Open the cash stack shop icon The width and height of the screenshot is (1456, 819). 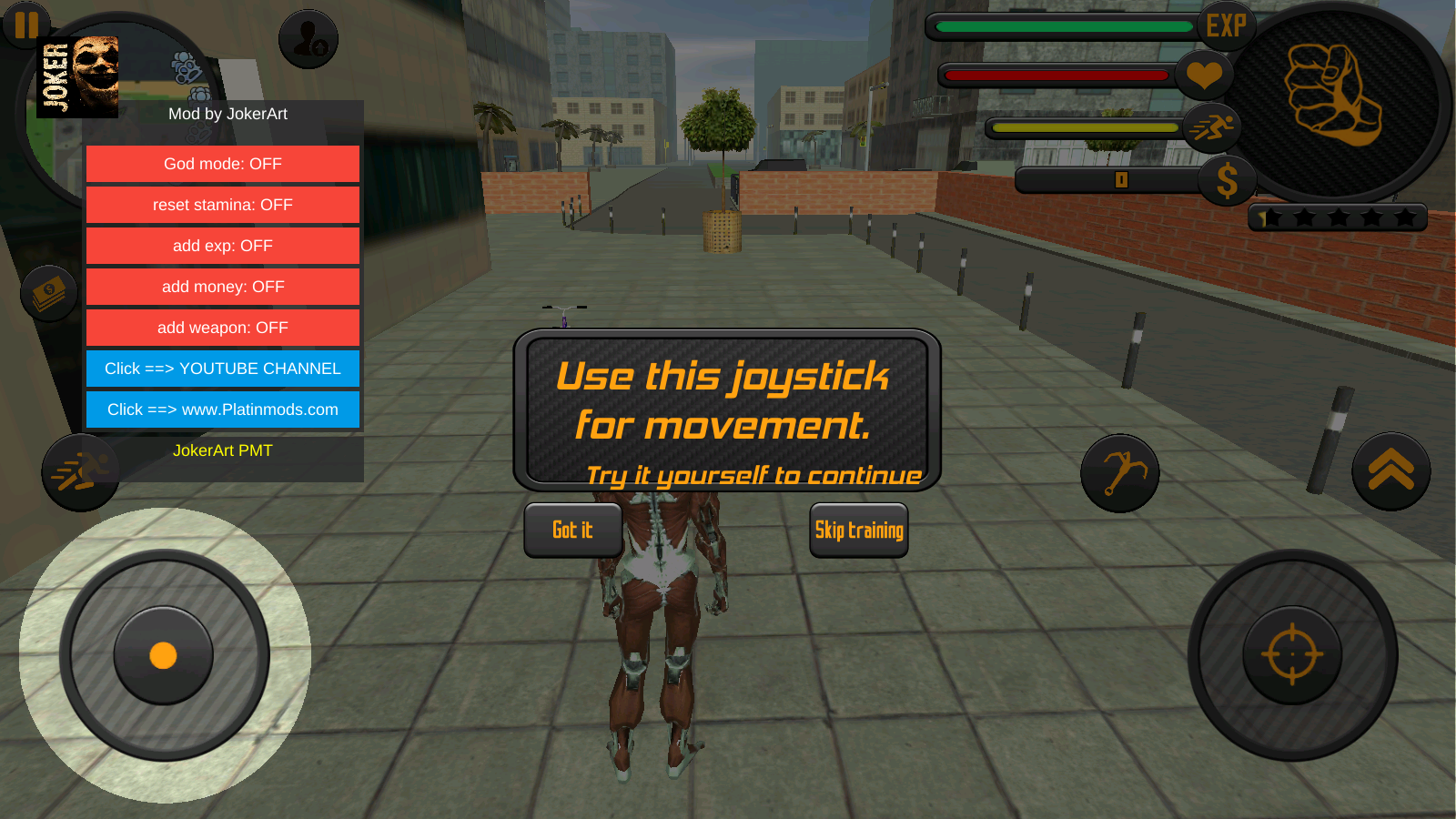[x=49, y=294]
